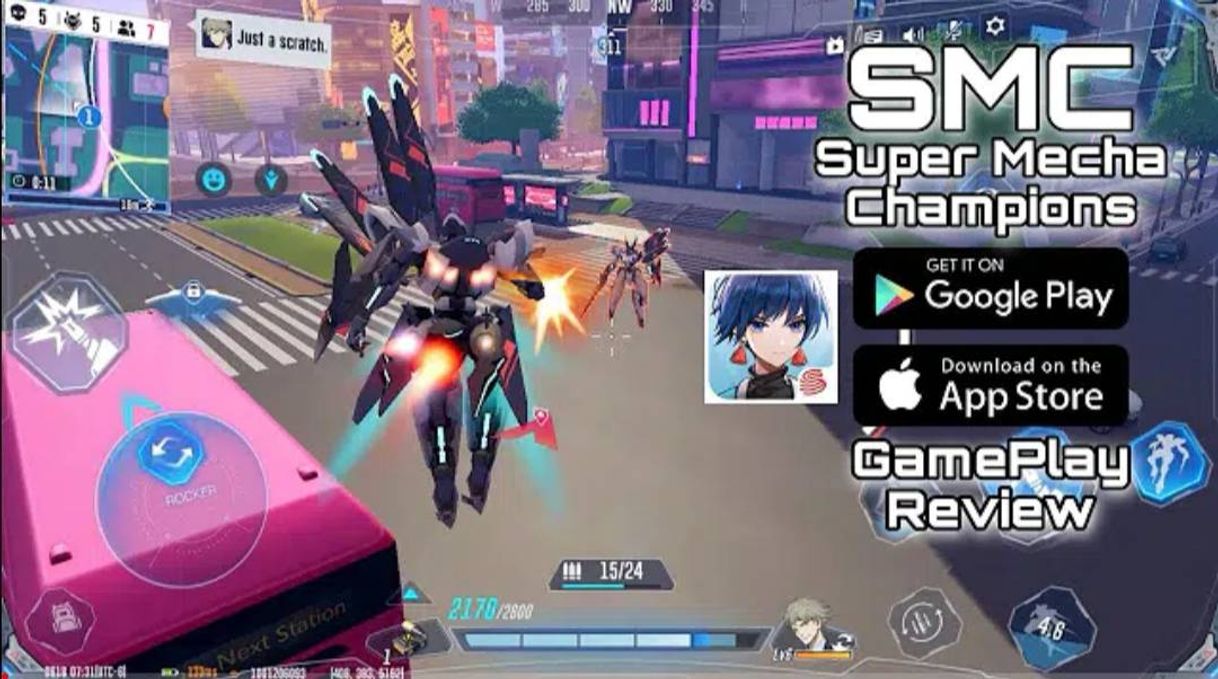Use the turret item slot
This screenshot has width=1218, height=679.
405,640
